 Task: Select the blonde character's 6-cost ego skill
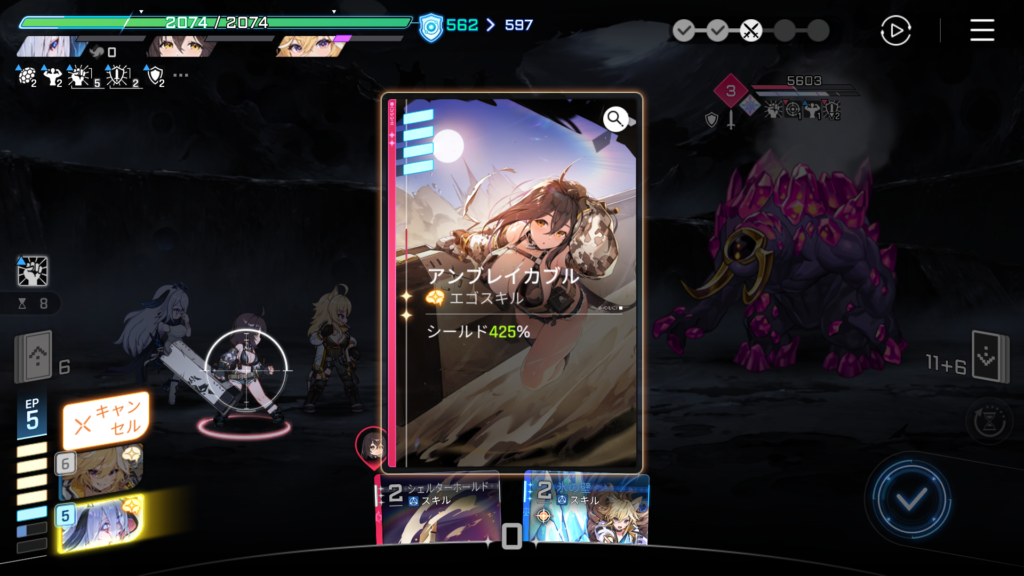pyautogui.click(x=100, y=472)
